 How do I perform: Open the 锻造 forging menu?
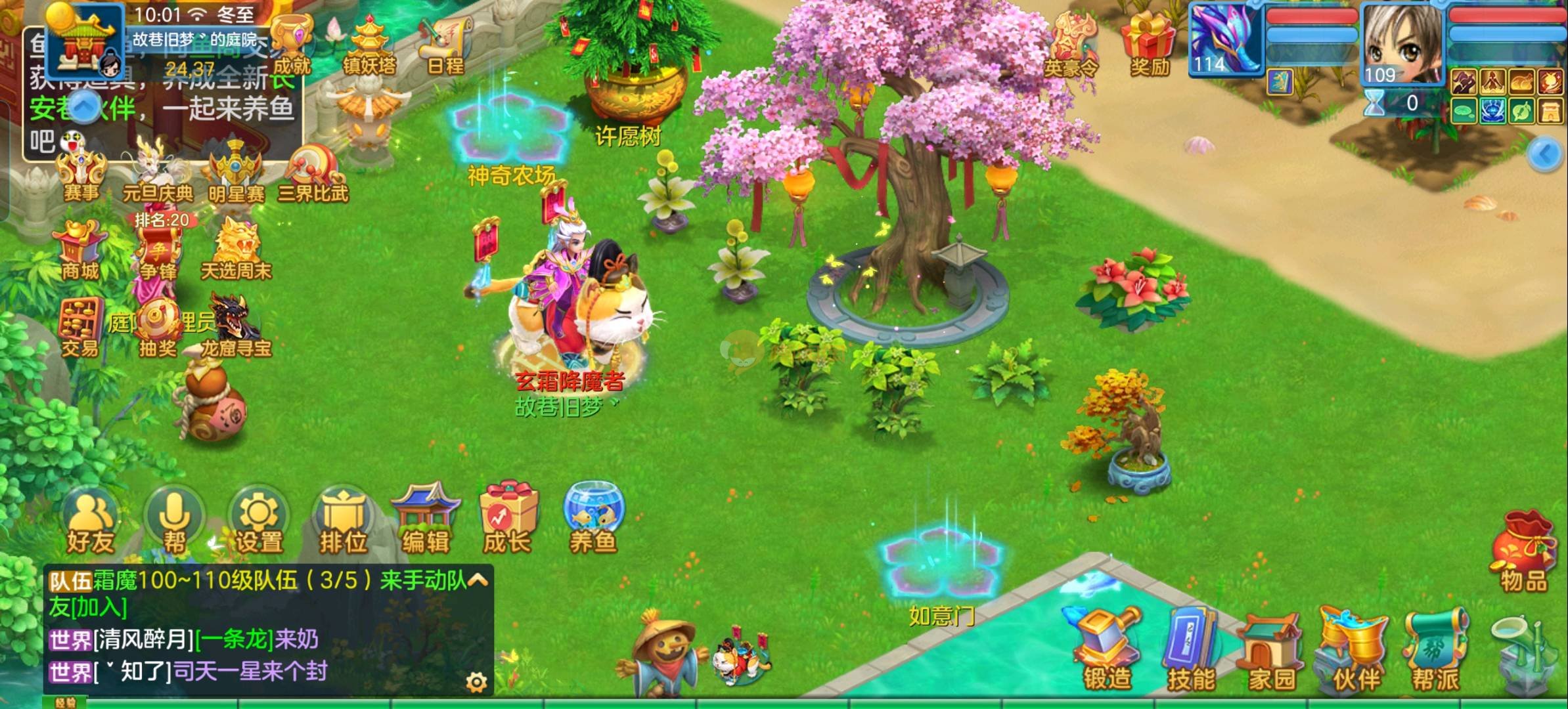pos(1107,650)
